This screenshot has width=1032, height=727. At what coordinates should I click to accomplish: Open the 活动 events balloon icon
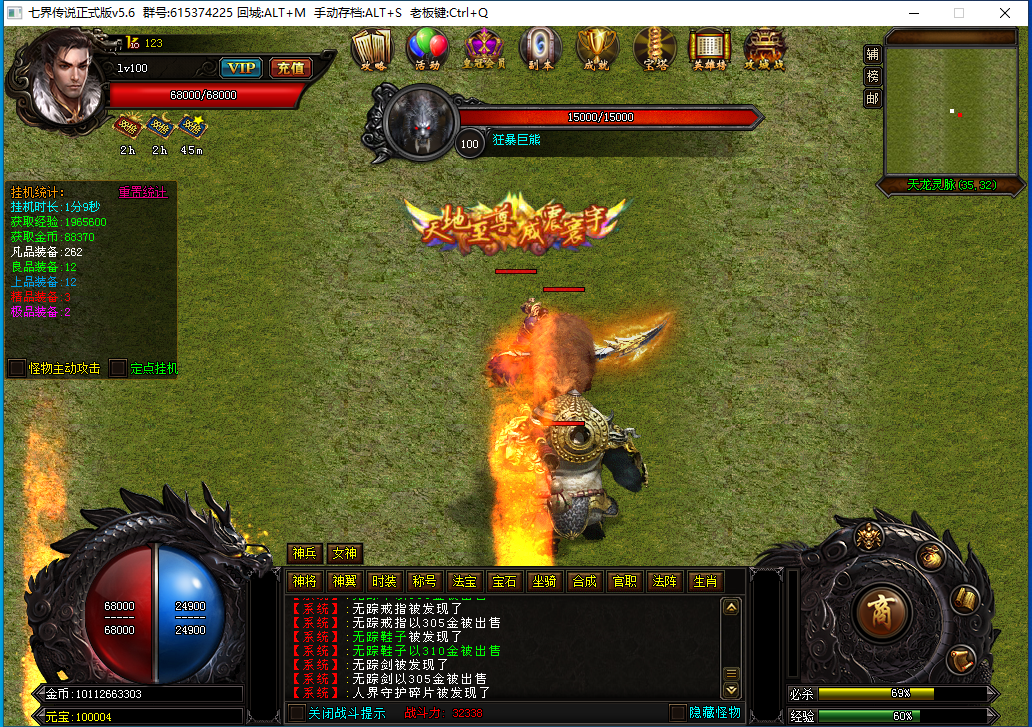pos(427,47)
